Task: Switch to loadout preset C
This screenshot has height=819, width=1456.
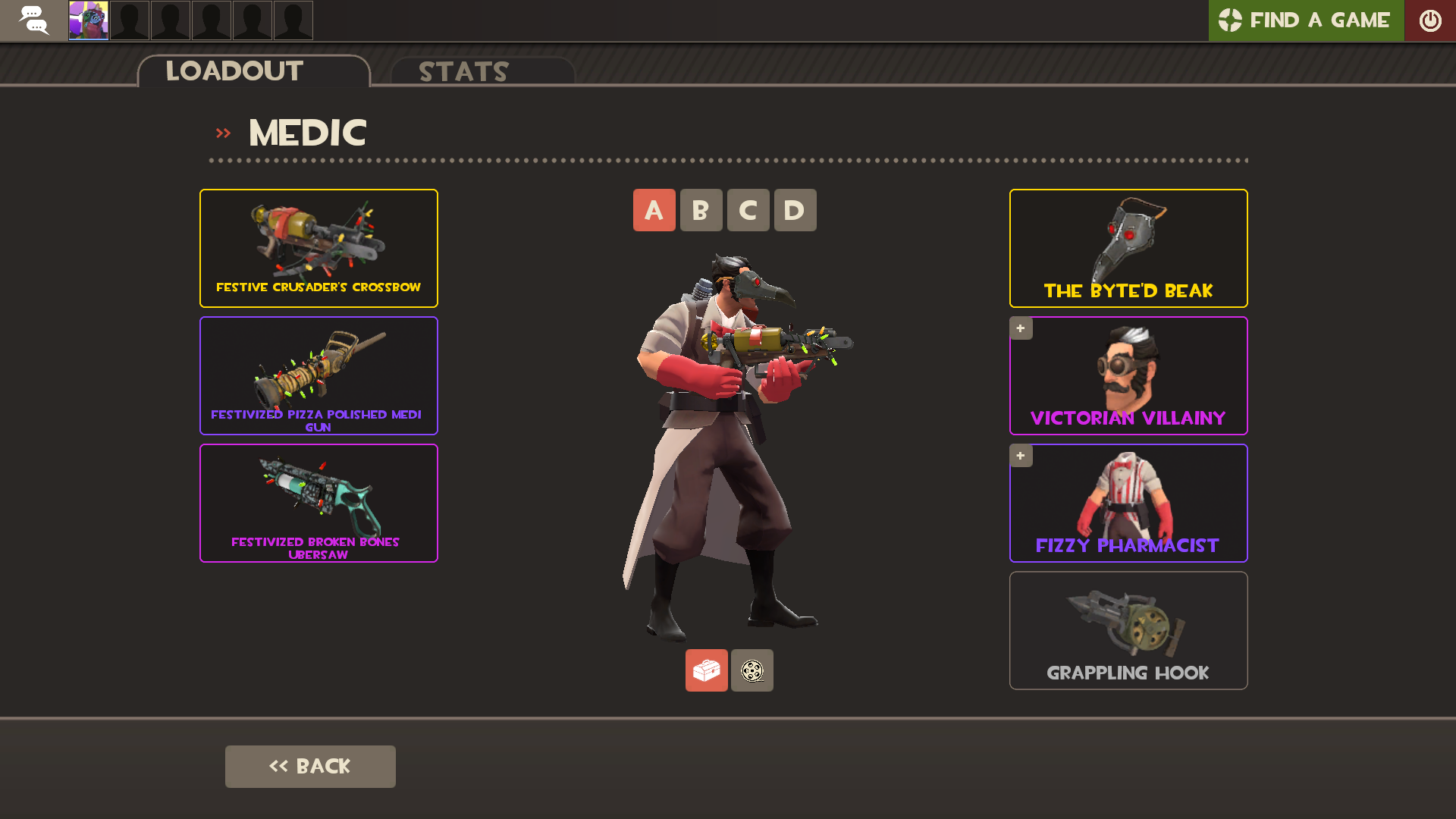Action: coord(748,210)
